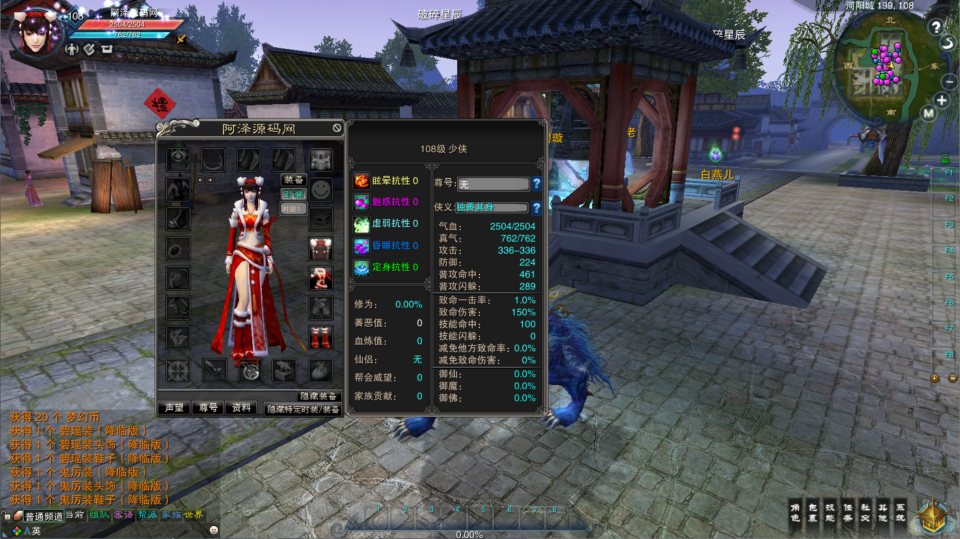Open the world map with M button
Viewport: 960px width, 539px height.
click(928, 114)
